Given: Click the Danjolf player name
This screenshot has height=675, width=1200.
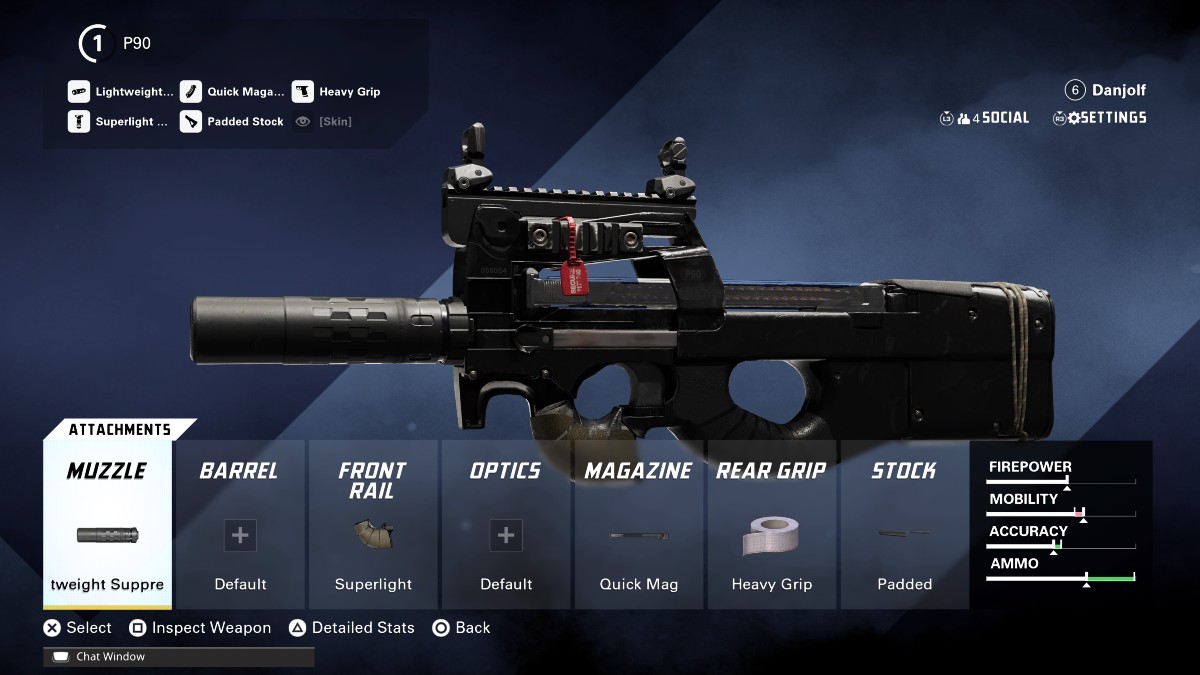Looking at the screenshot, I should click(1118, 90).
